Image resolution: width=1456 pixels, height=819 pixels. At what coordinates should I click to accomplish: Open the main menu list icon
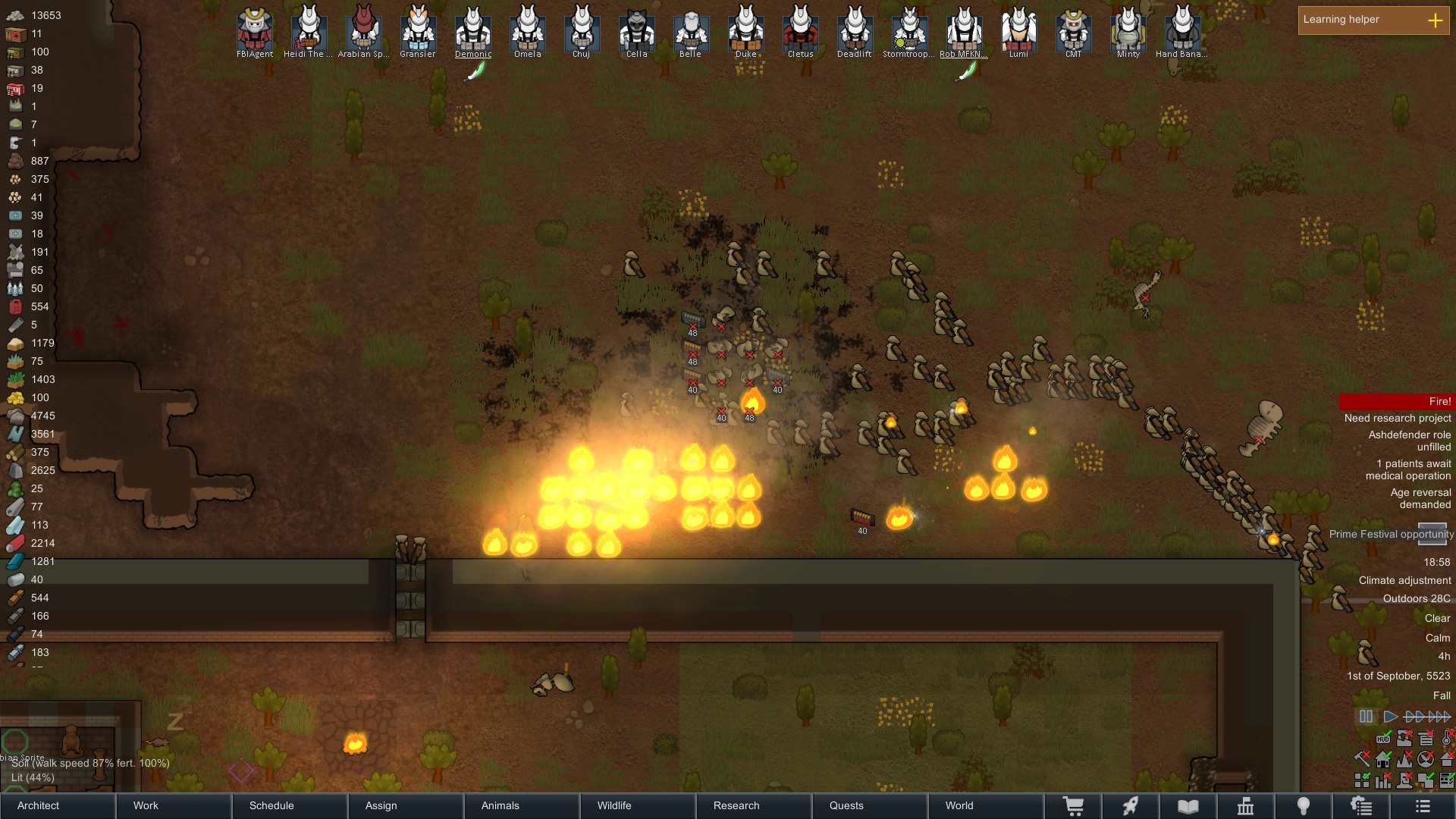coord(1423,806)
